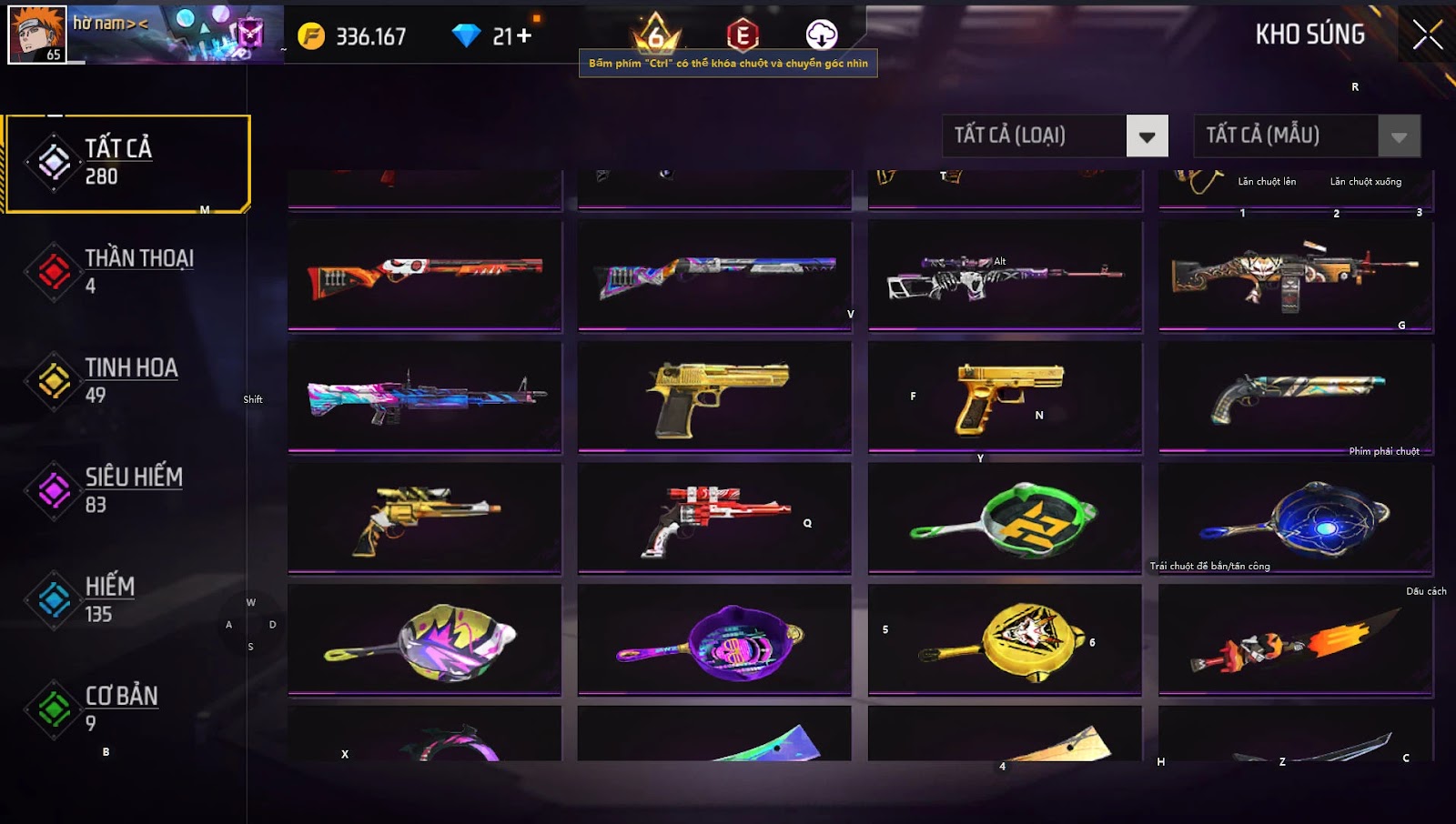Add diamonds with the plus button
Image resolution: width=1456 pixels, height=824 pixels.
(524, 35)
